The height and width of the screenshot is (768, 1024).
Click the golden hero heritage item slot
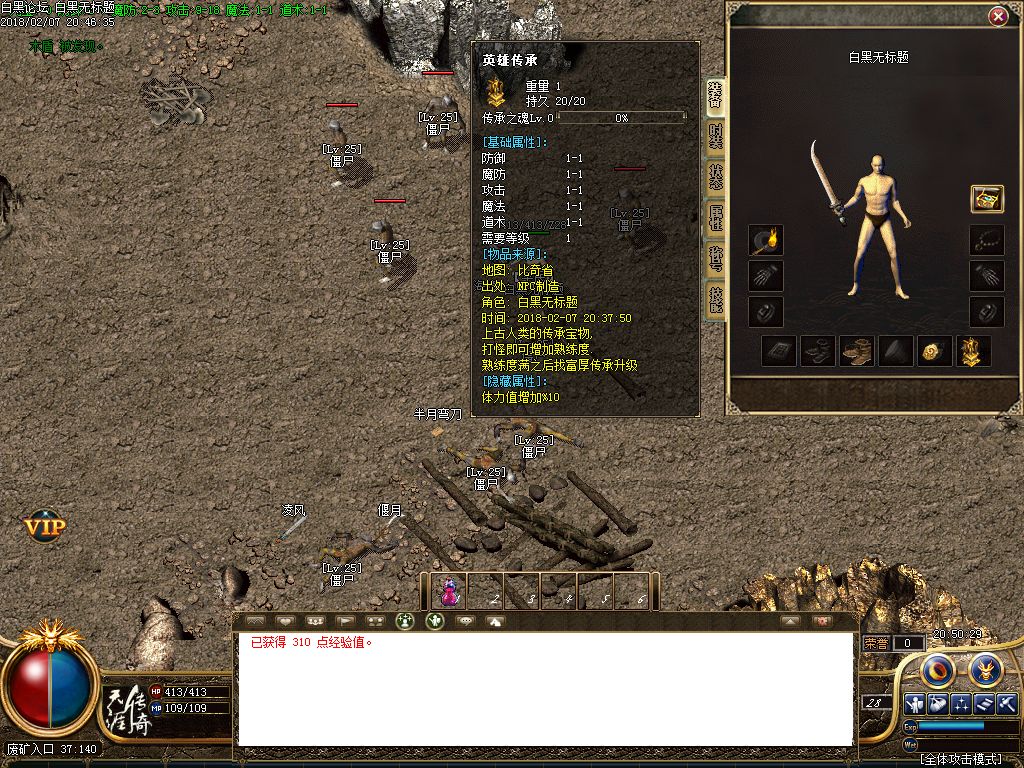tap(972, 351)
